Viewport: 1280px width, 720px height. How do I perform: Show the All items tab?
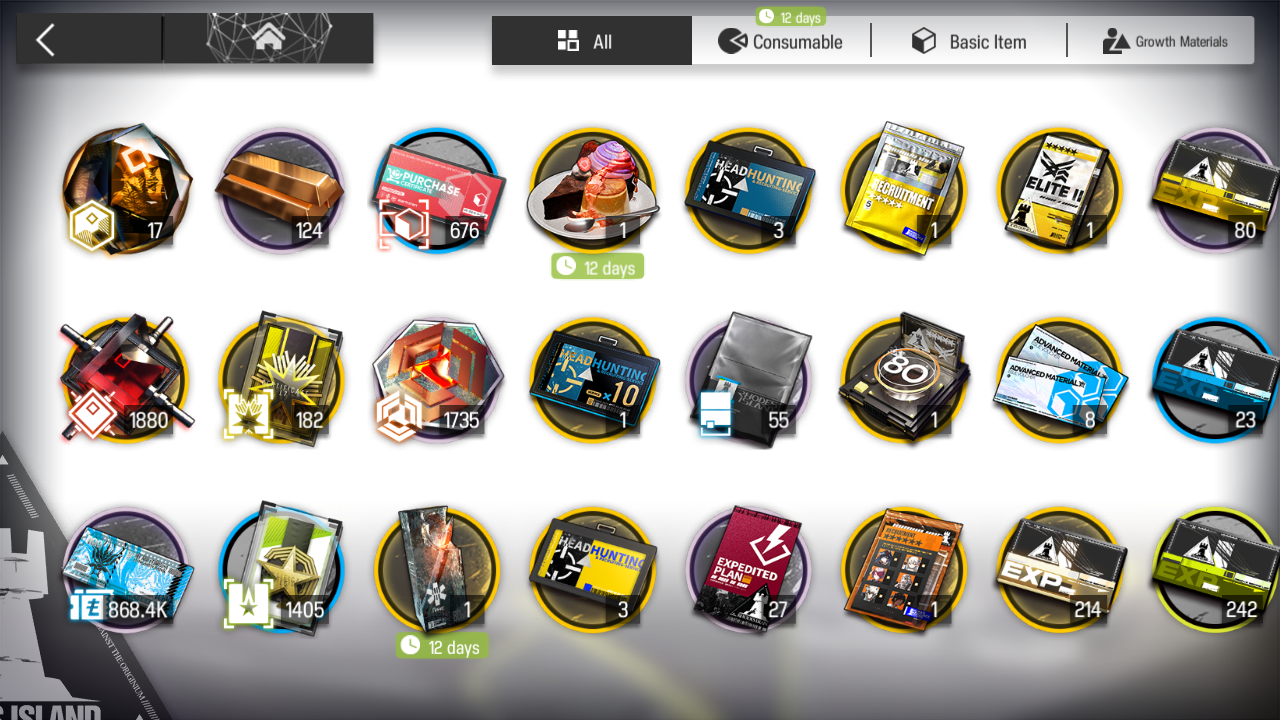(591, 41)
